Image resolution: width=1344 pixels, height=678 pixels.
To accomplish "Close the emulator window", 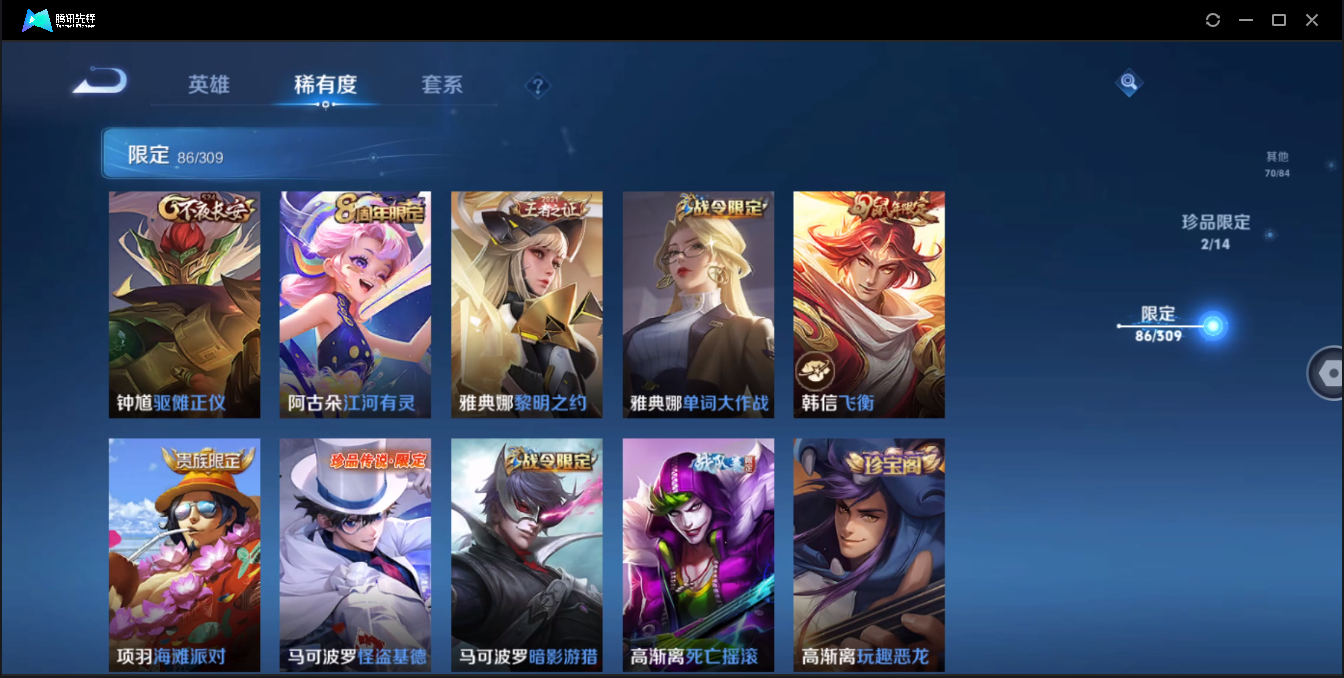I will pos(1312,20).
